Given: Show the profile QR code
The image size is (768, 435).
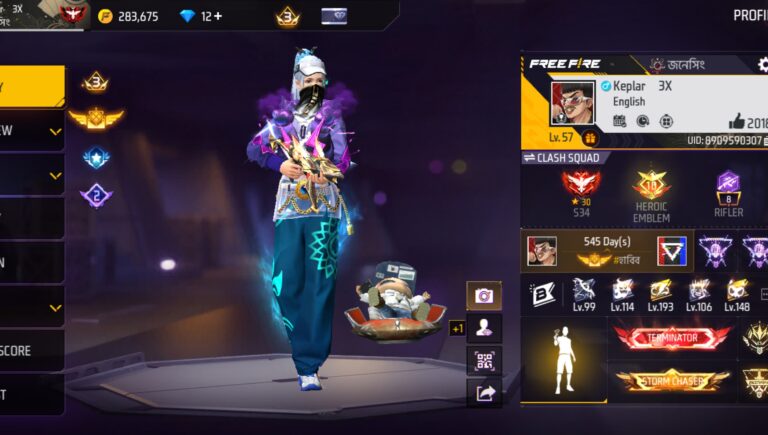Looking at the screenshot, I should coord(484,361).
